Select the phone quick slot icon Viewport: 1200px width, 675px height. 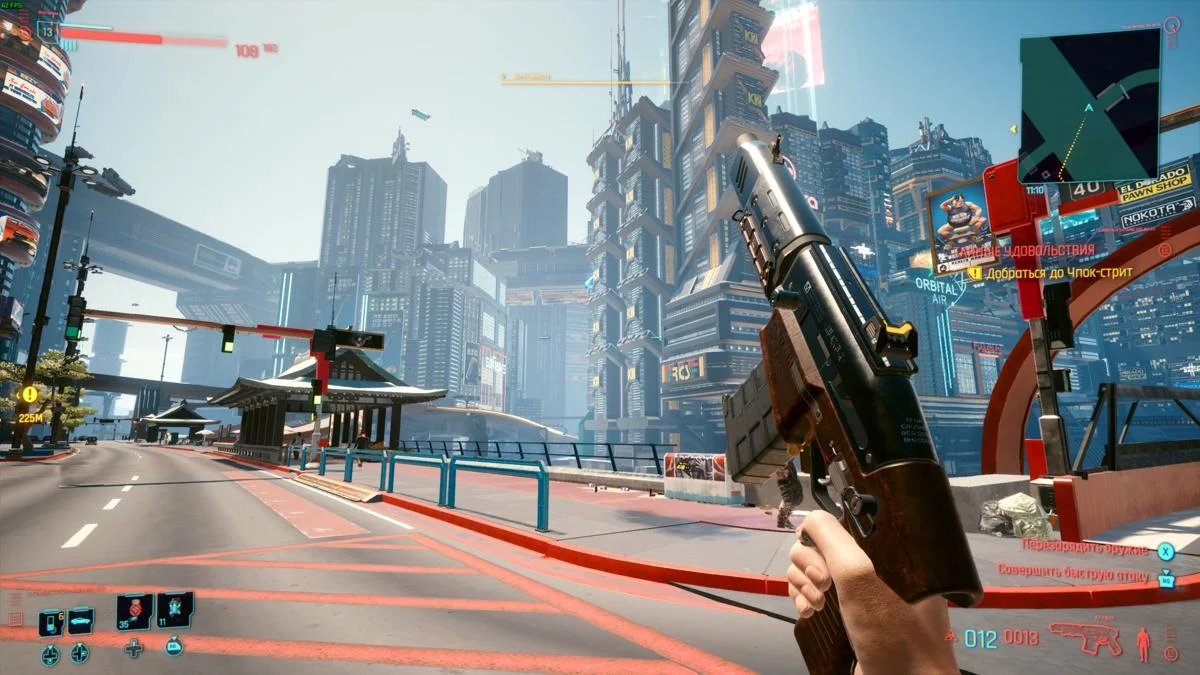(x=50, y=622)
